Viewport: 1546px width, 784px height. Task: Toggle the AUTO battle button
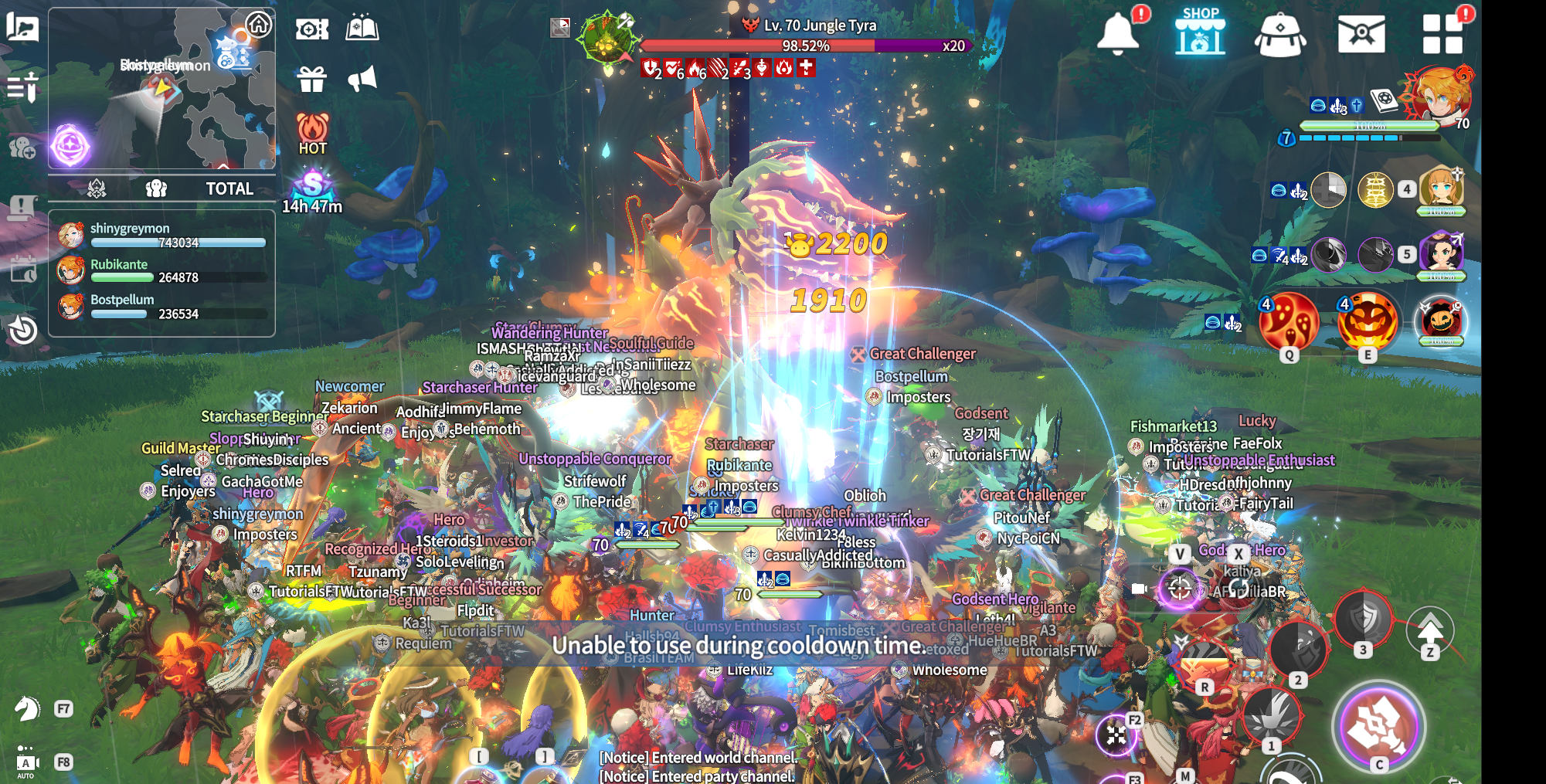pos(26,763)
